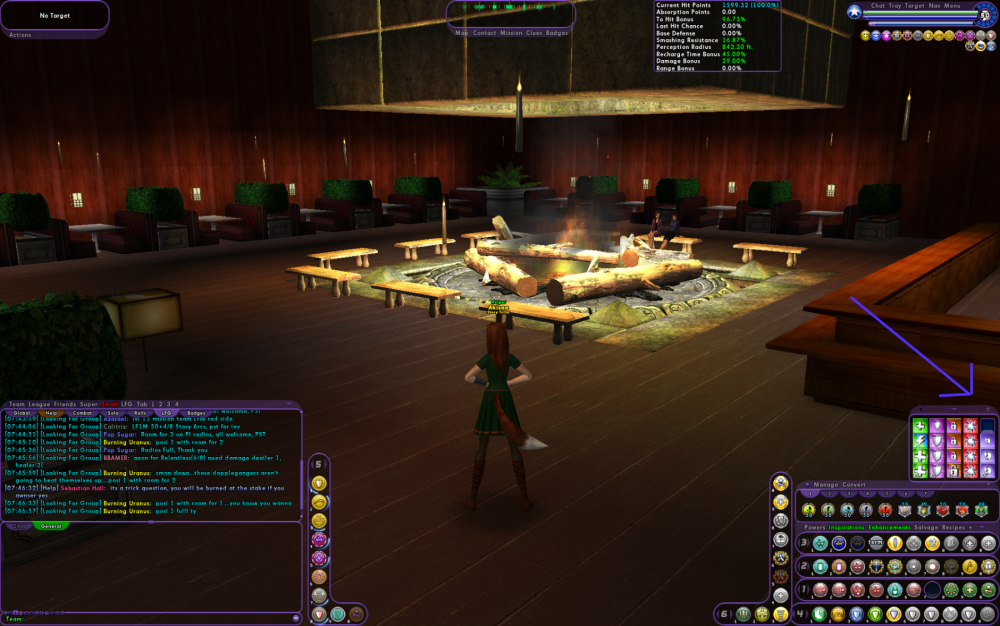
Task: Open the Actions menu under No Target
Action: coord(20,35)
